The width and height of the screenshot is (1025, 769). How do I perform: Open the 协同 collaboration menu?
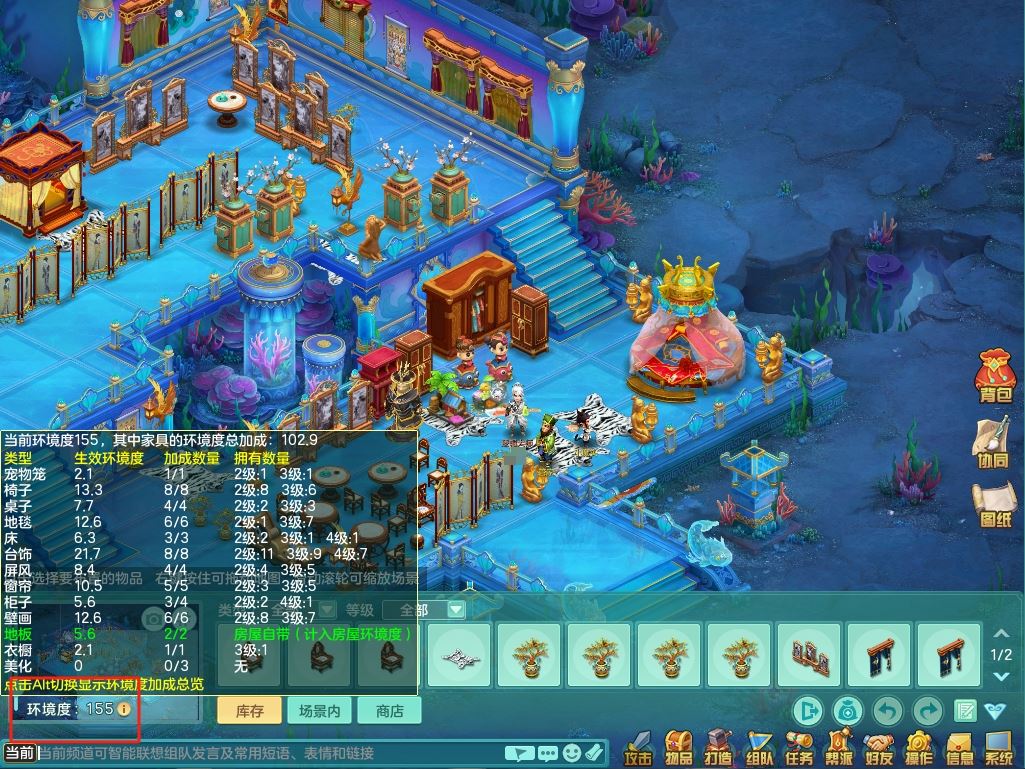tap(993, 443)
